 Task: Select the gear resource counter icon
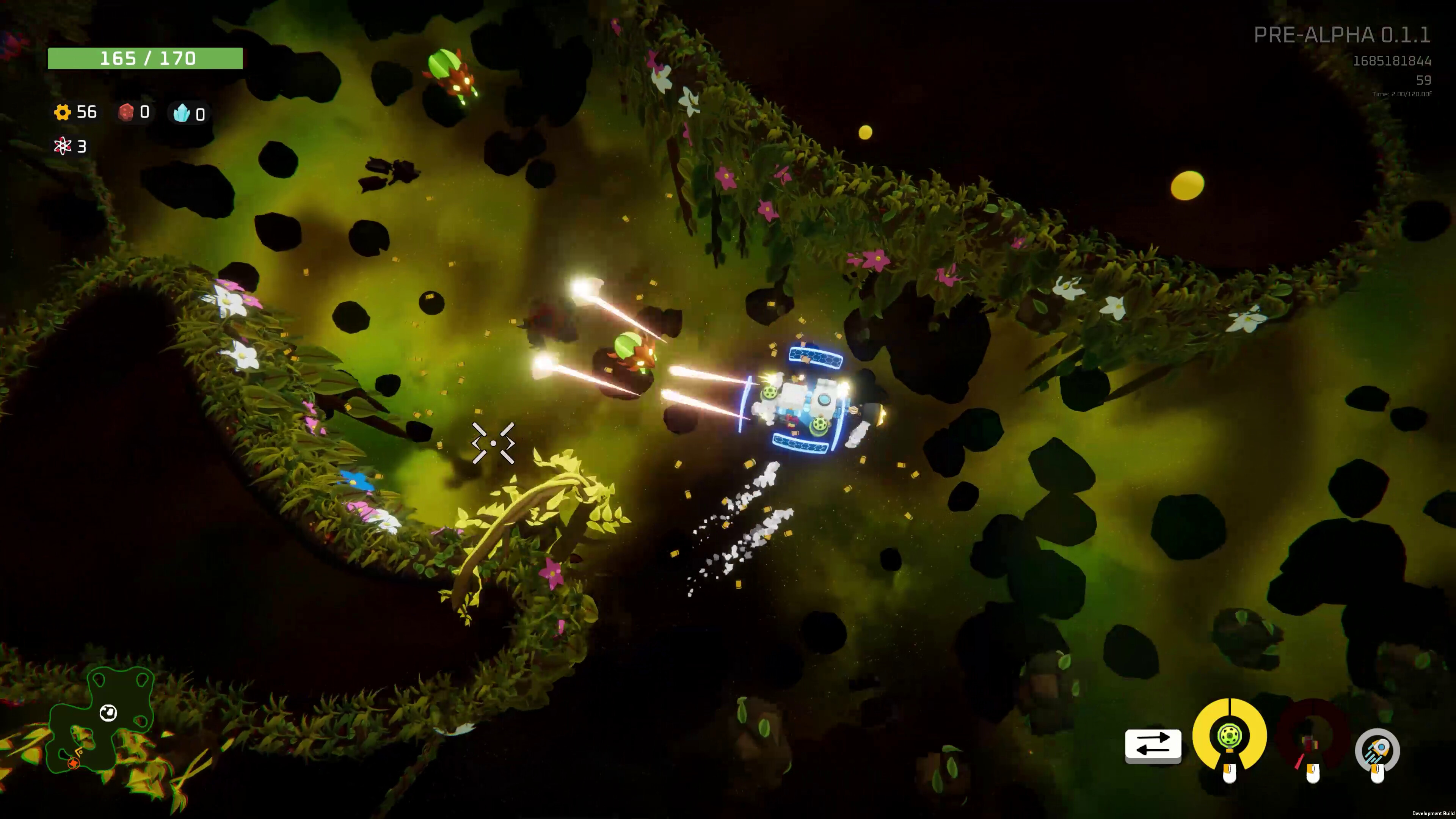pyautogui.click(x=64, y=113)
